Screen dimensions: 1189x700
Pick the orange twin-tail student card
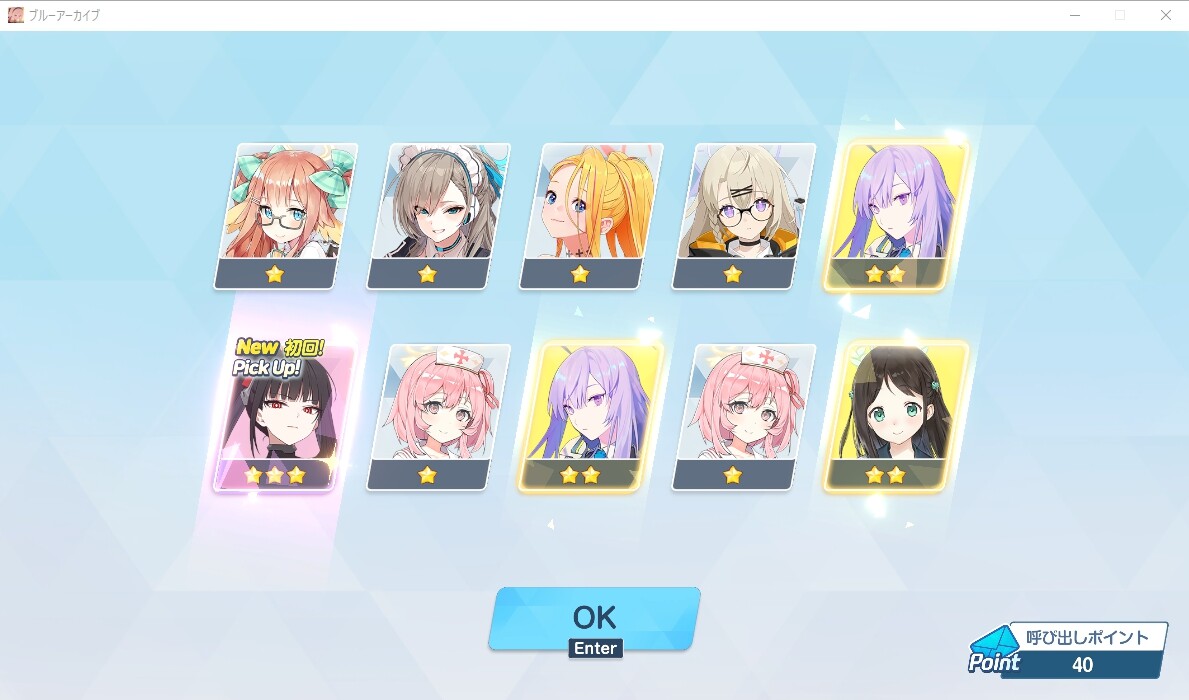(591, 214)
